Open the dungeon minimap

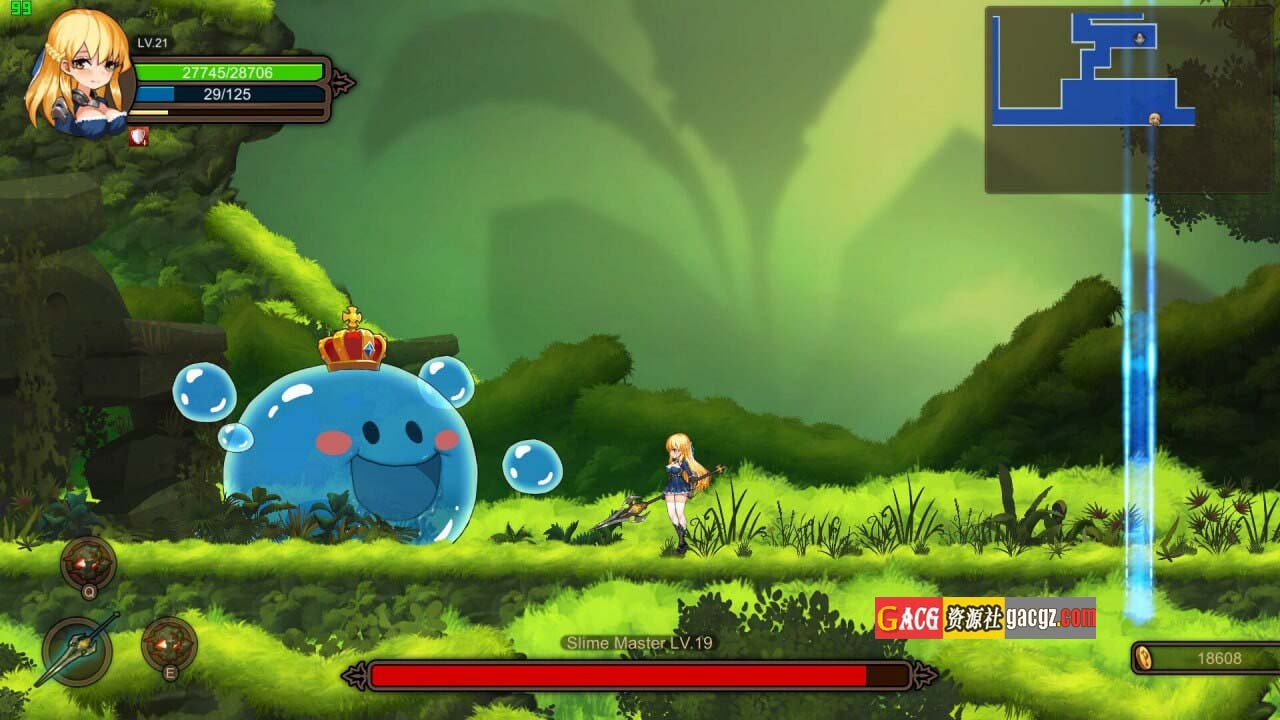(1130, 99)
